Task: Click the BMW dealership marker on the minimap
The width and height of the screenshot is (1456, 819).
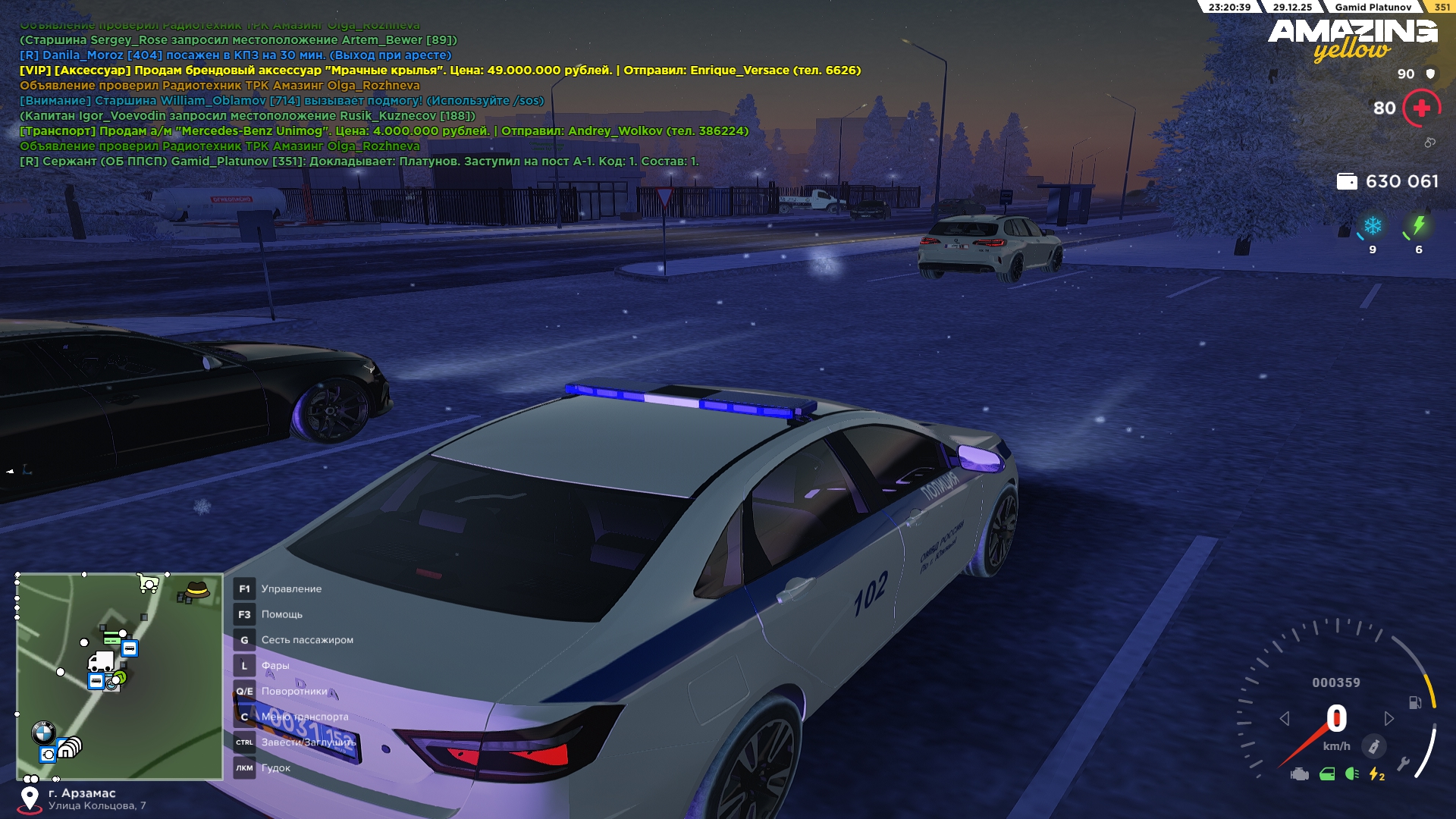Action: pyautogui.click(x=43, y=733)
